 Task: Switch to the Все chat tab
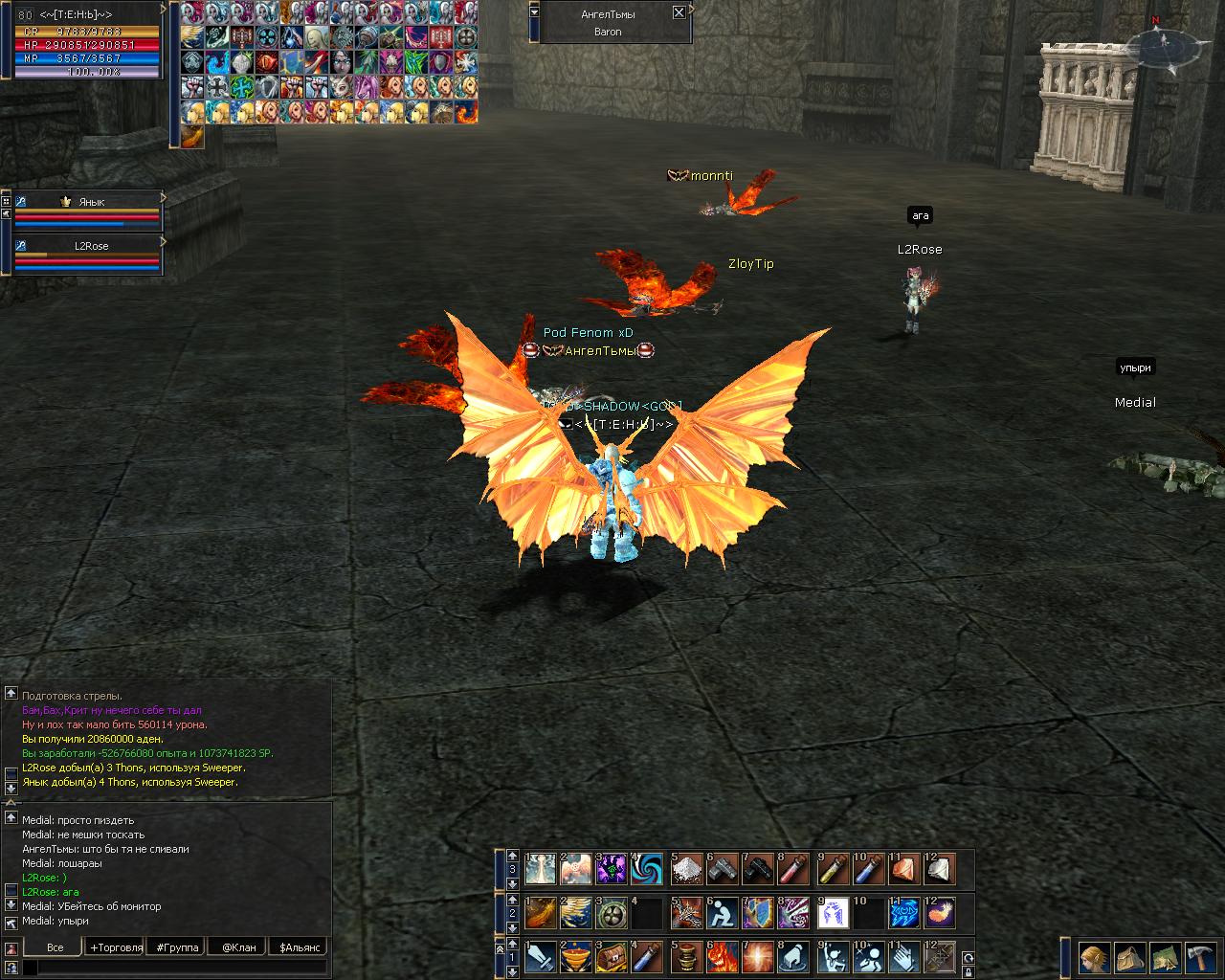click(x=56, y=947)
